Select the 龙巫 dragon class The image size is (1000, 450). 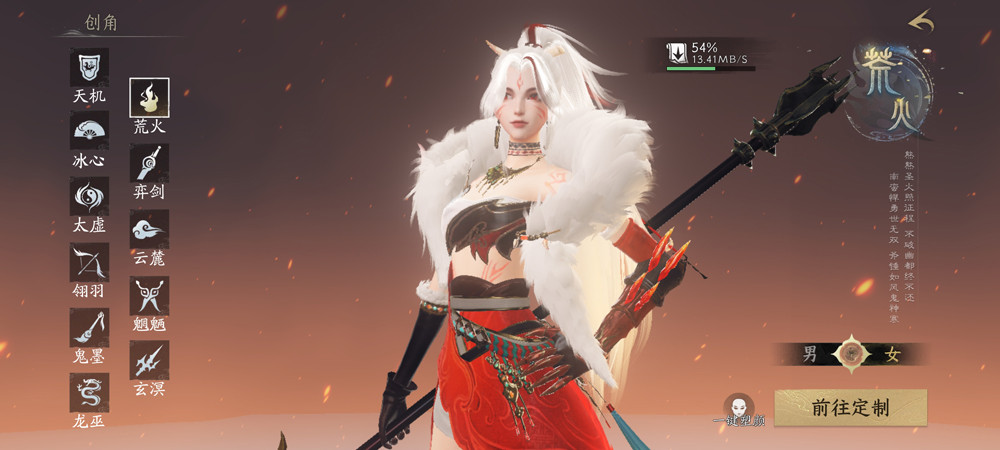pos(89,393)
